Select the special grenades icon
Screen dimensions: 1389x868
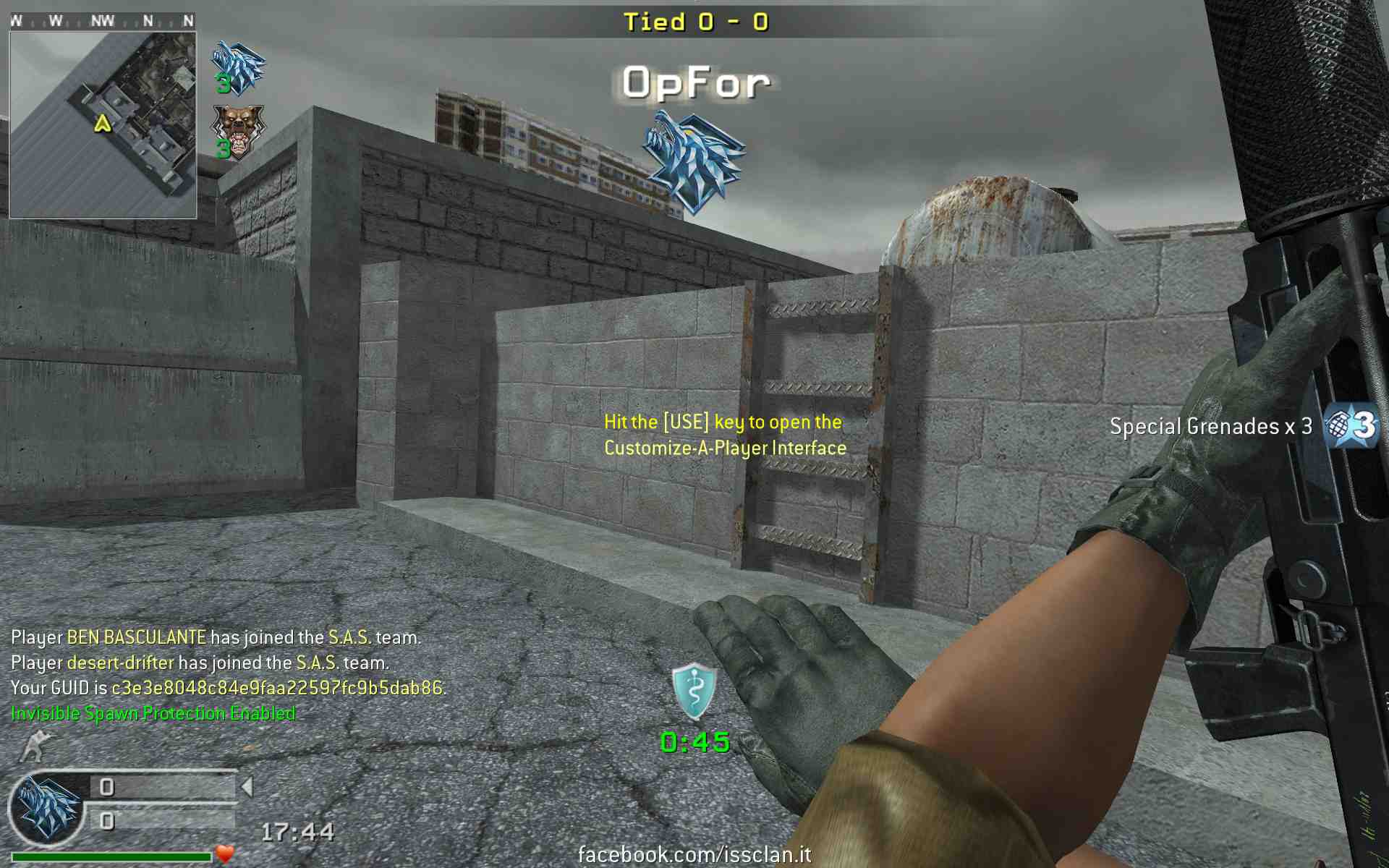(x=1351, y=425)
